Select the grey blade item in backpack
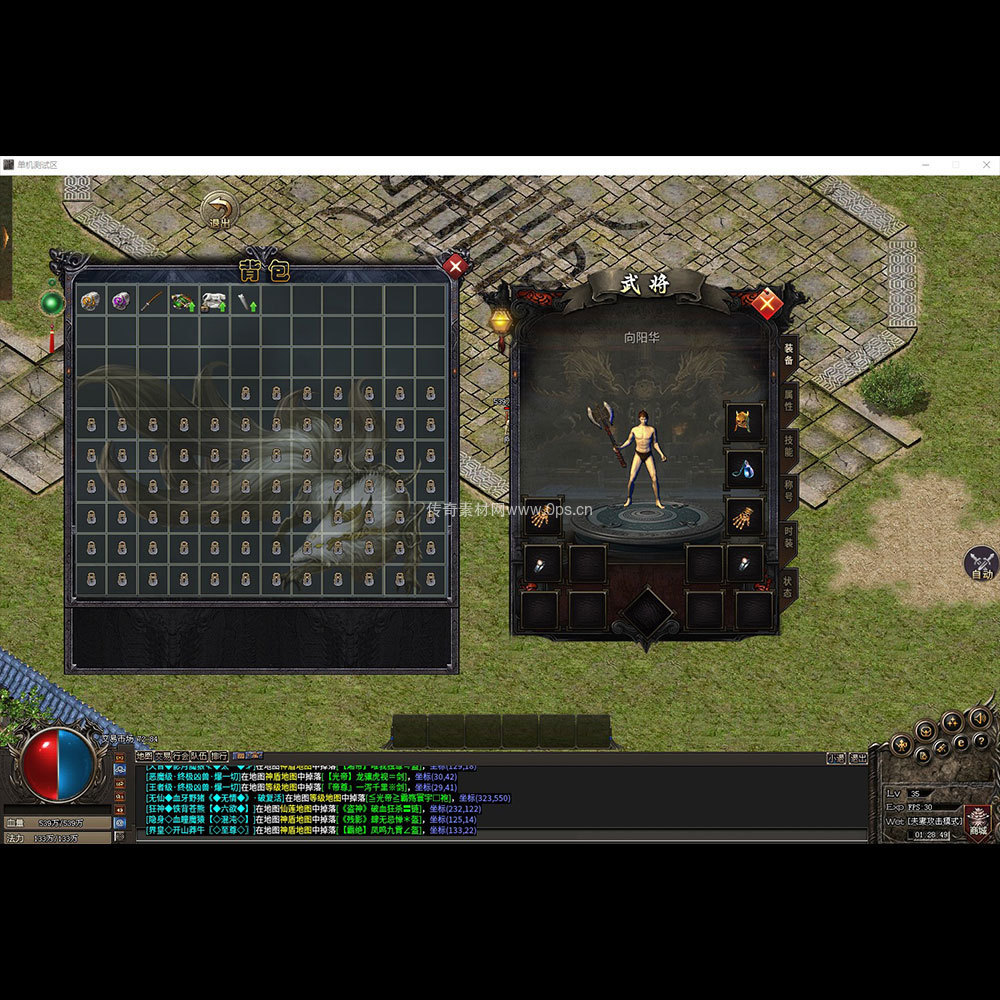 245,300
